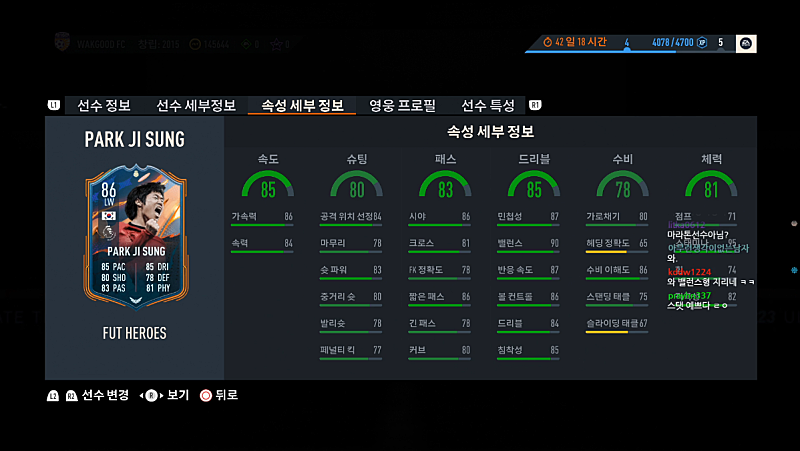Go to the 선수 특성 tab
Image resolution: width=800 pixels, height=451 pixels.
pos(488,106)
